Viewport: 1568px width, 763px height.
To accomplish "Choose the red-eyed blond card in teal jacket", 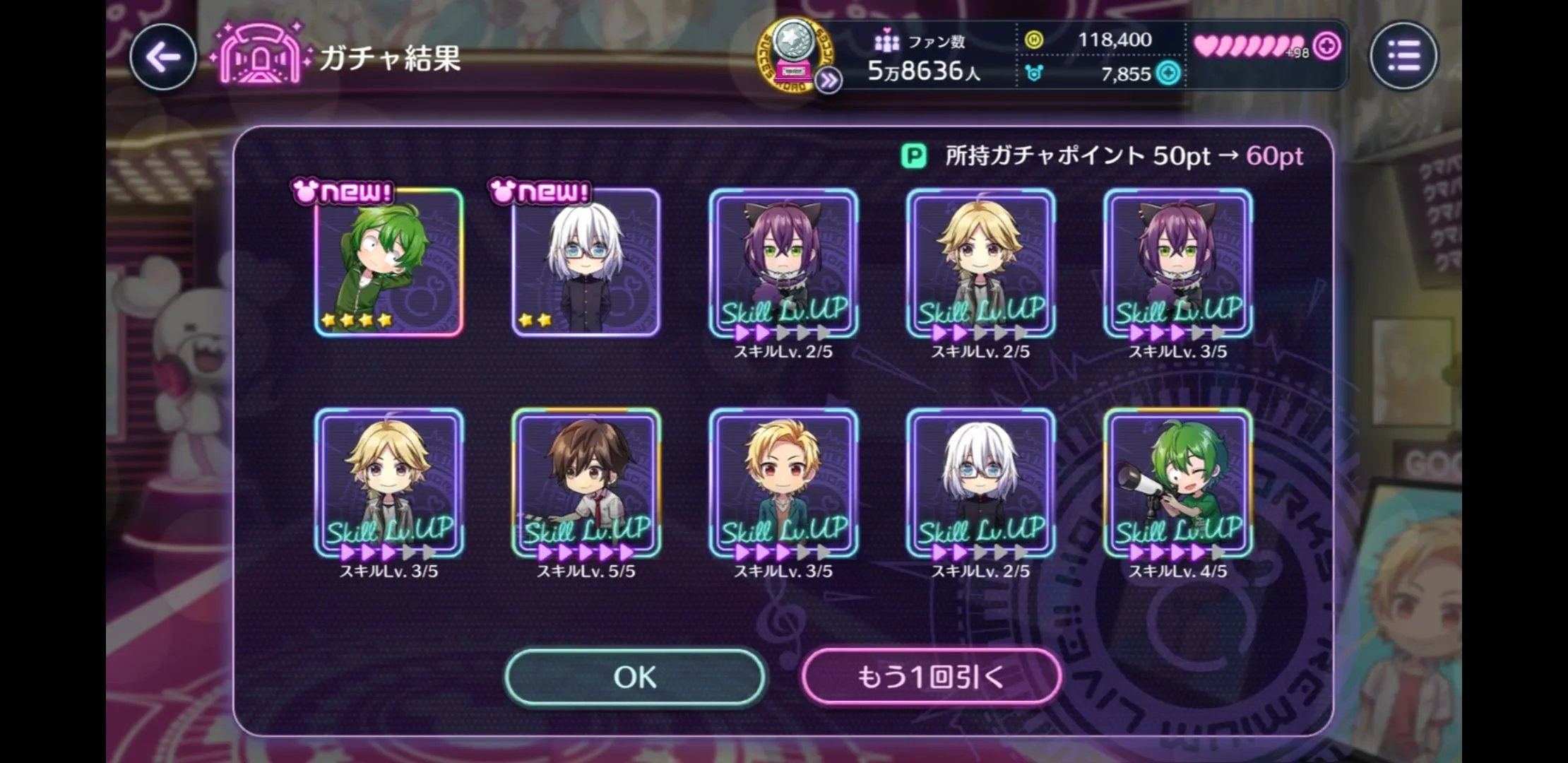I will [783, 483].
